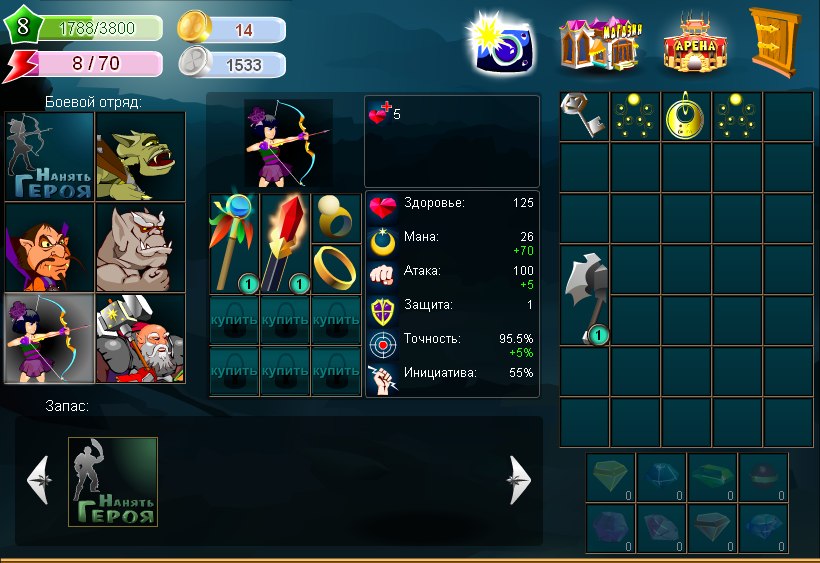Open the Магазин shop
Image resolution: width=820 pixels, height=563 pixels.
pyautogui.click(x=600, y=43)
